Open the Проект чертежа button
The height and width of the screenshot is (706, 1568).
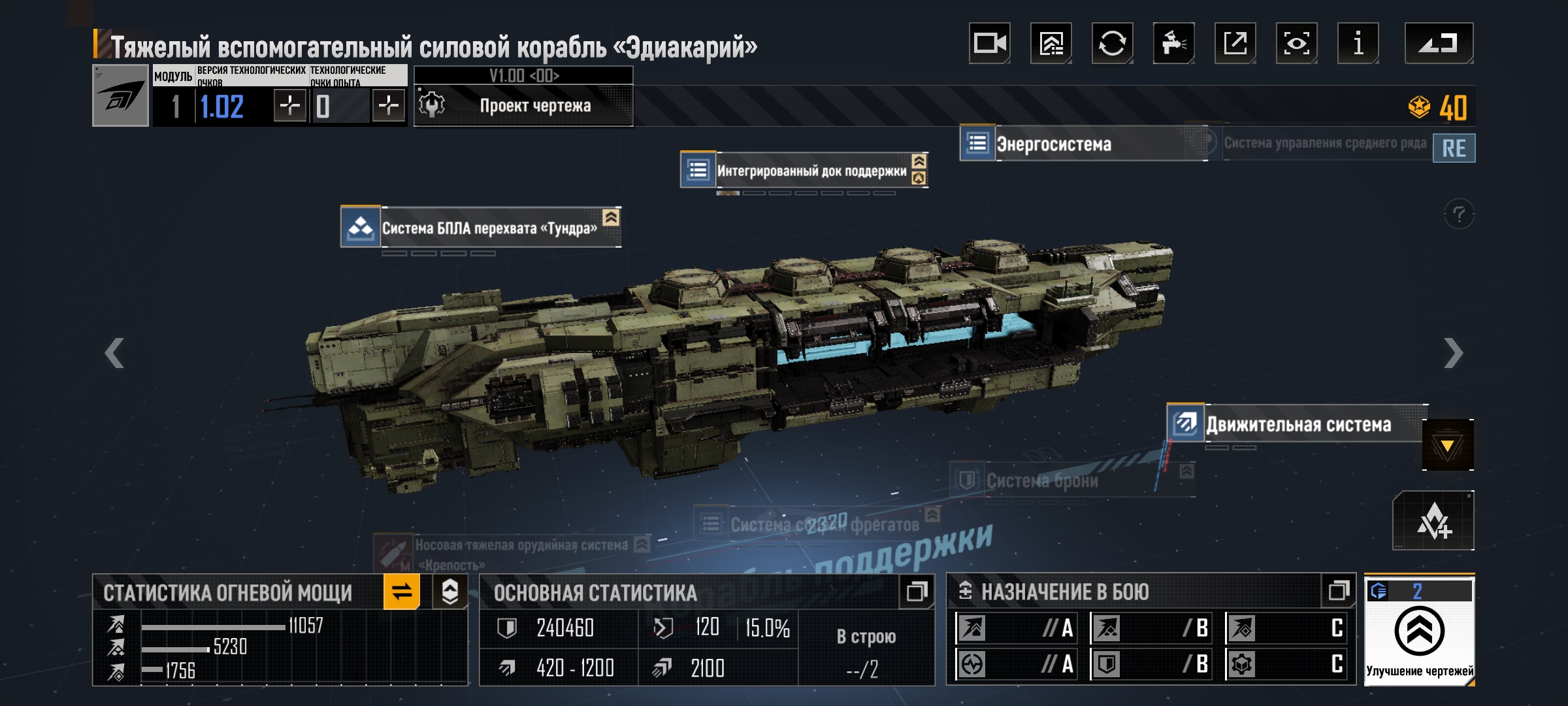point(523,105)
